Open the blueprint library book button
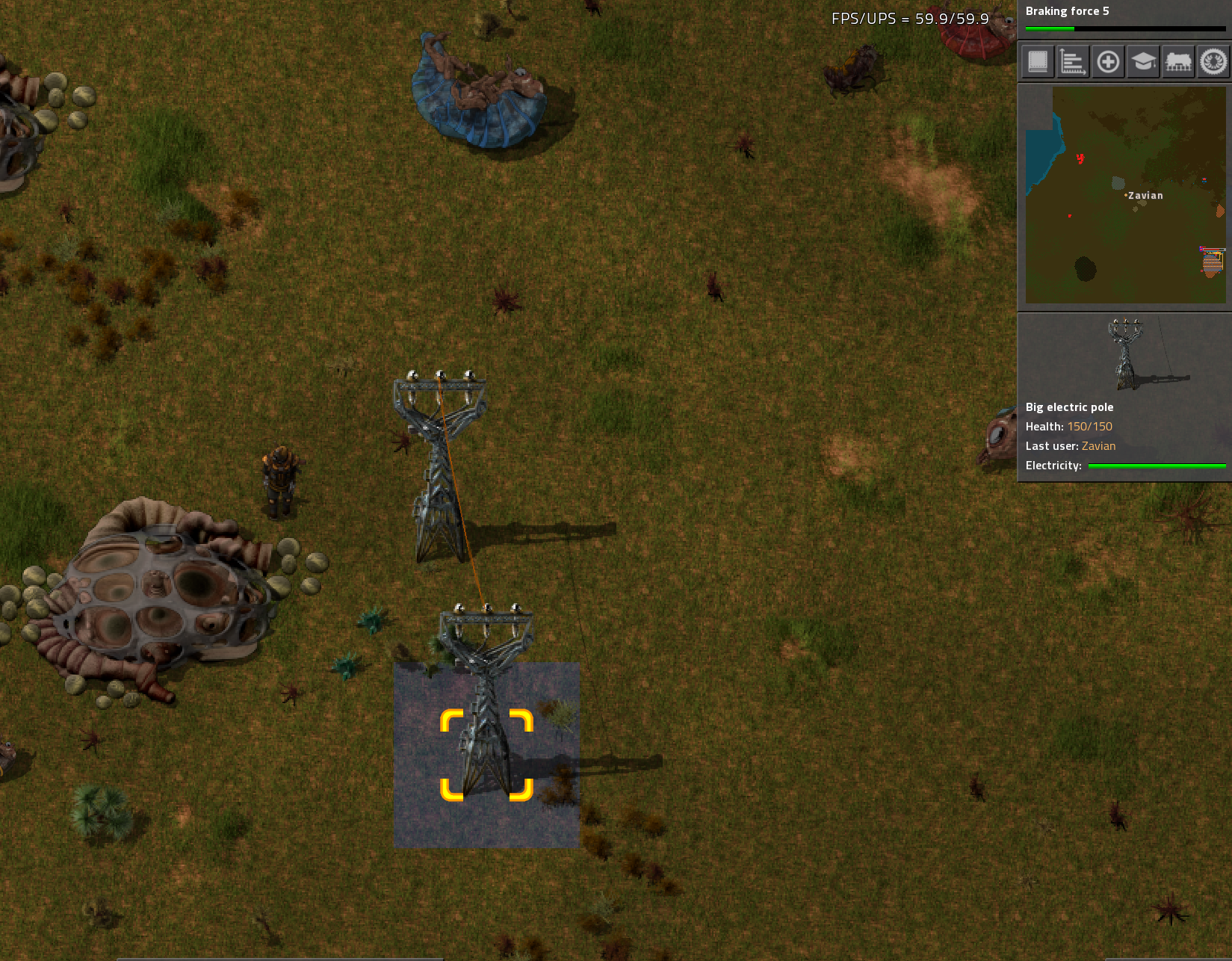 (1038, 61)
